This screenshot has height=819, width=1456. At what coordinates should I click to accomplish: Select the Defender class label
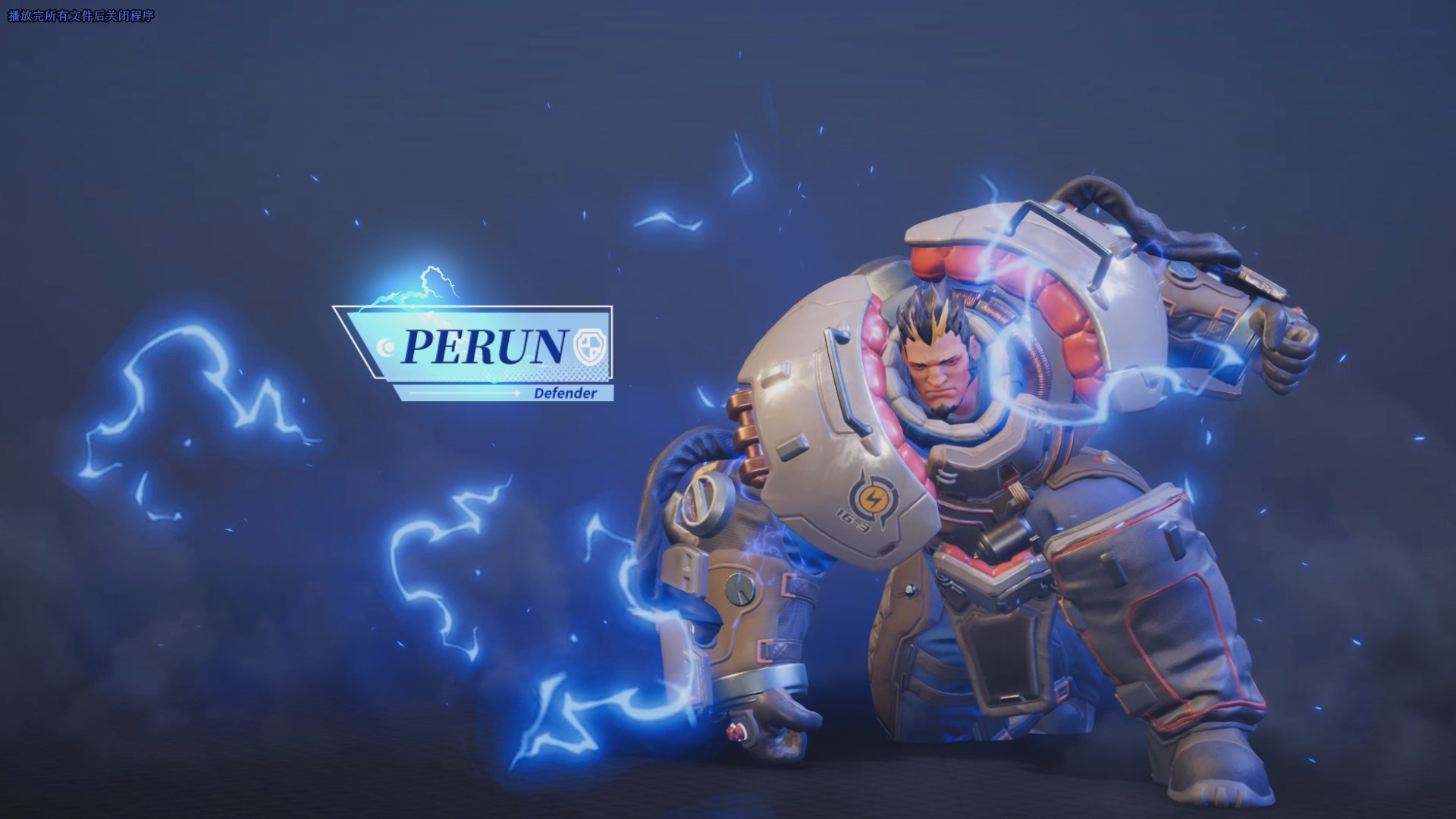pyautogui.click(x=566, y=393)
